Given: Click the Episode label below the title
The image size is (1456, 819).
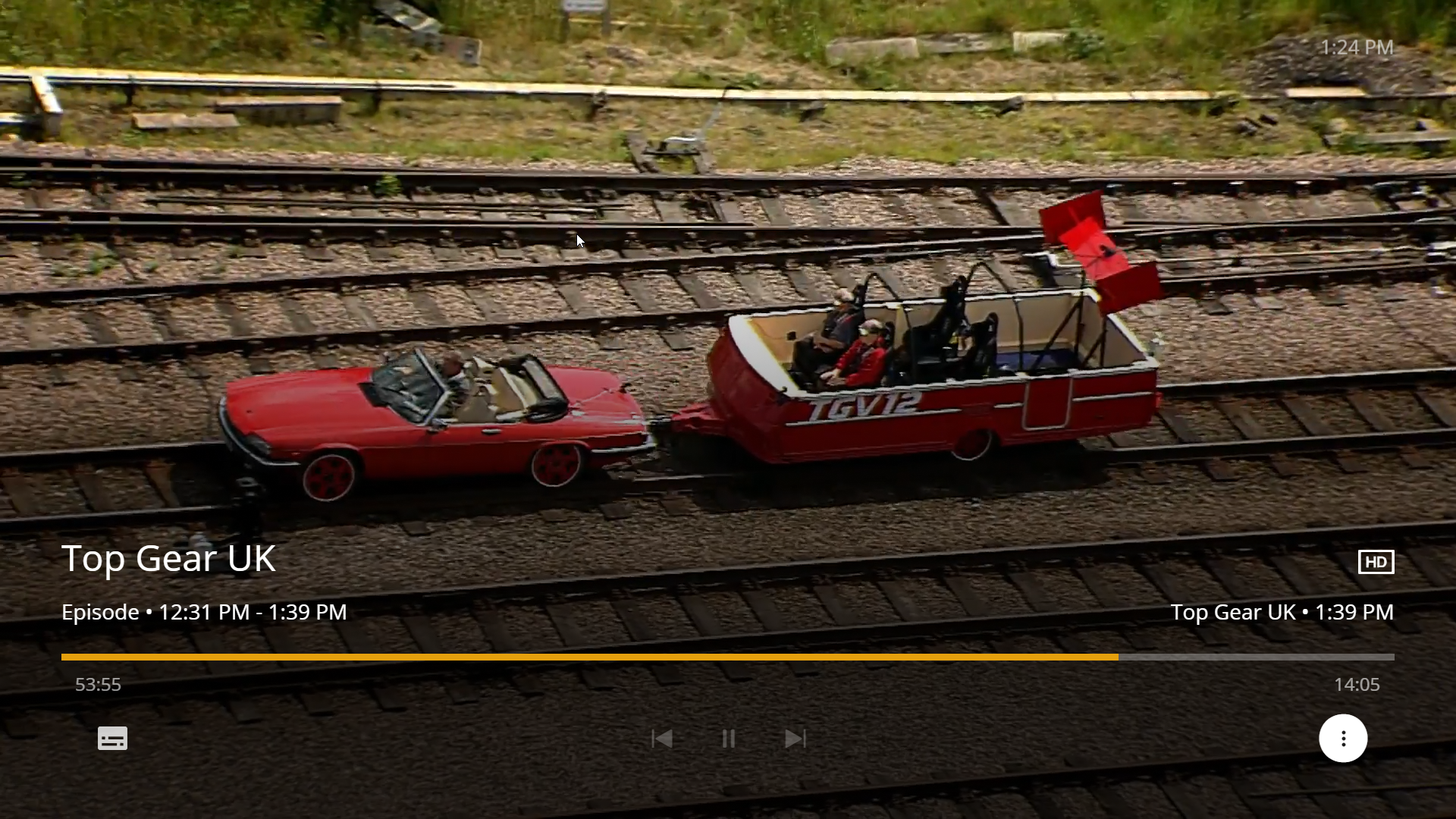Looking at the screenshot, I should (x=99, y=612).
